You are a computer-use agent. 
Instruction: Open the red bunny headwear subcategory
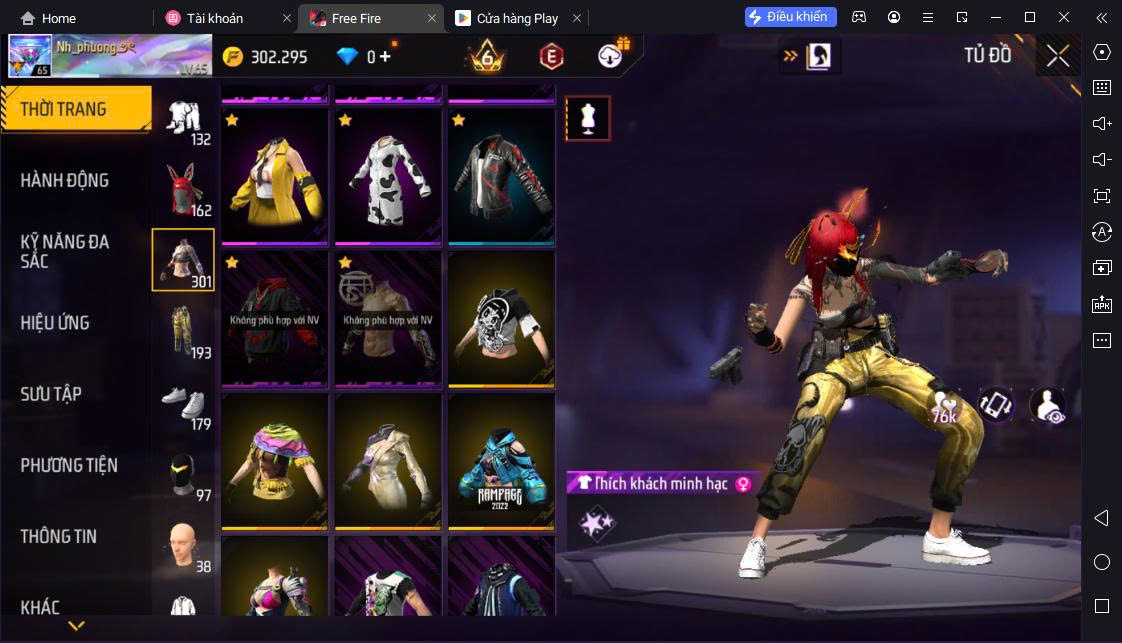click(183, 188)
